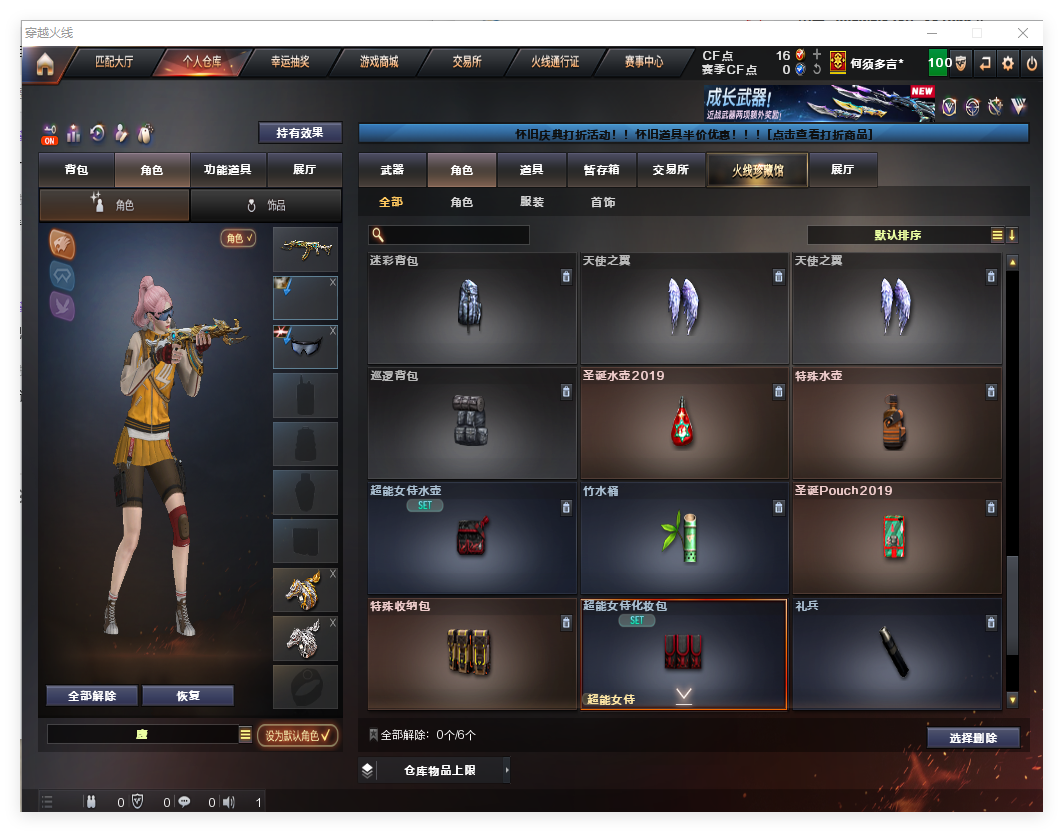Image resolution: width=1063 pixels, height=832 pixels.
Task: Click the 全部解除 unequip all button
Action: tap(92, 696)
